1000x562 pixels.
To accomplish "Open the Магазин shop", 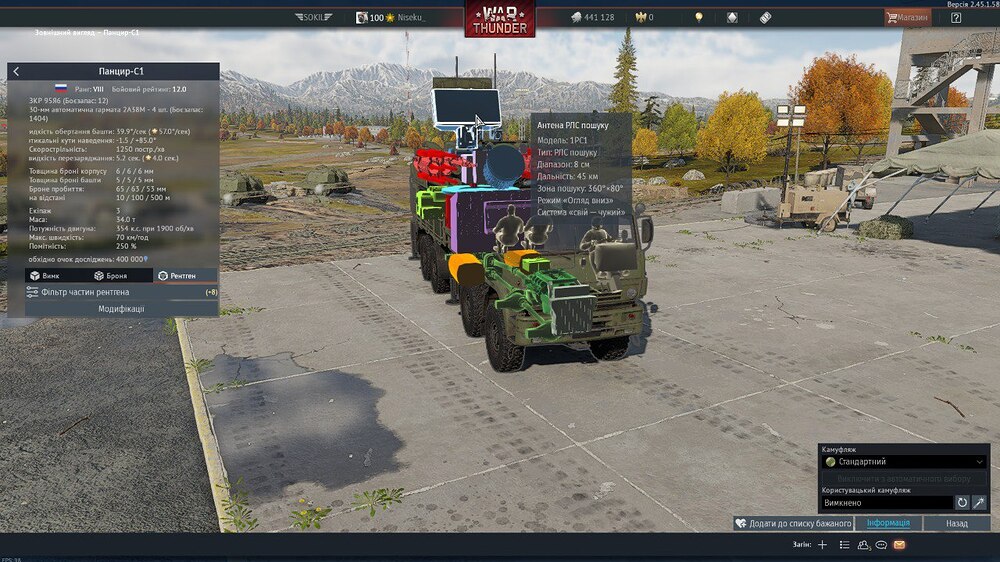I will coord(907,17).
